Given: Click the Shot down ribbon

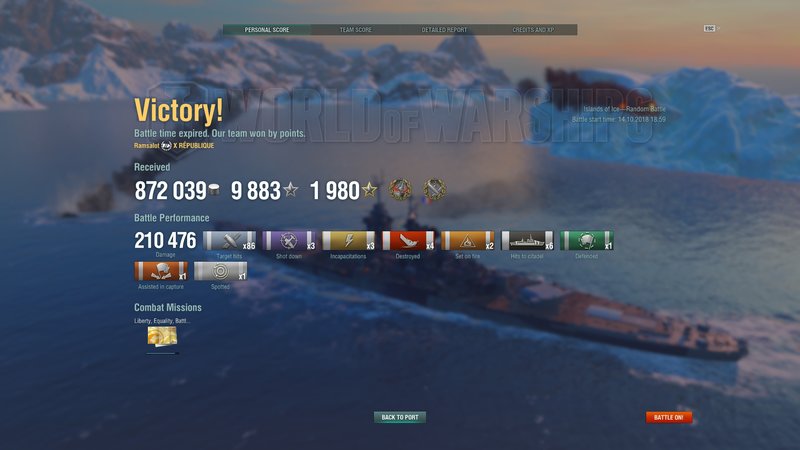Looking at the screenshot, I should tap(289, 241).
